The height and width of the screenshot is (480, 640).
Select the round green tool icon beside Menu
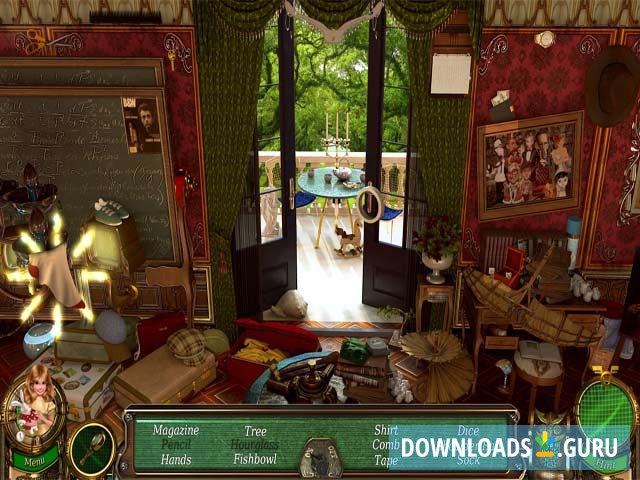[x=91, y=449]
